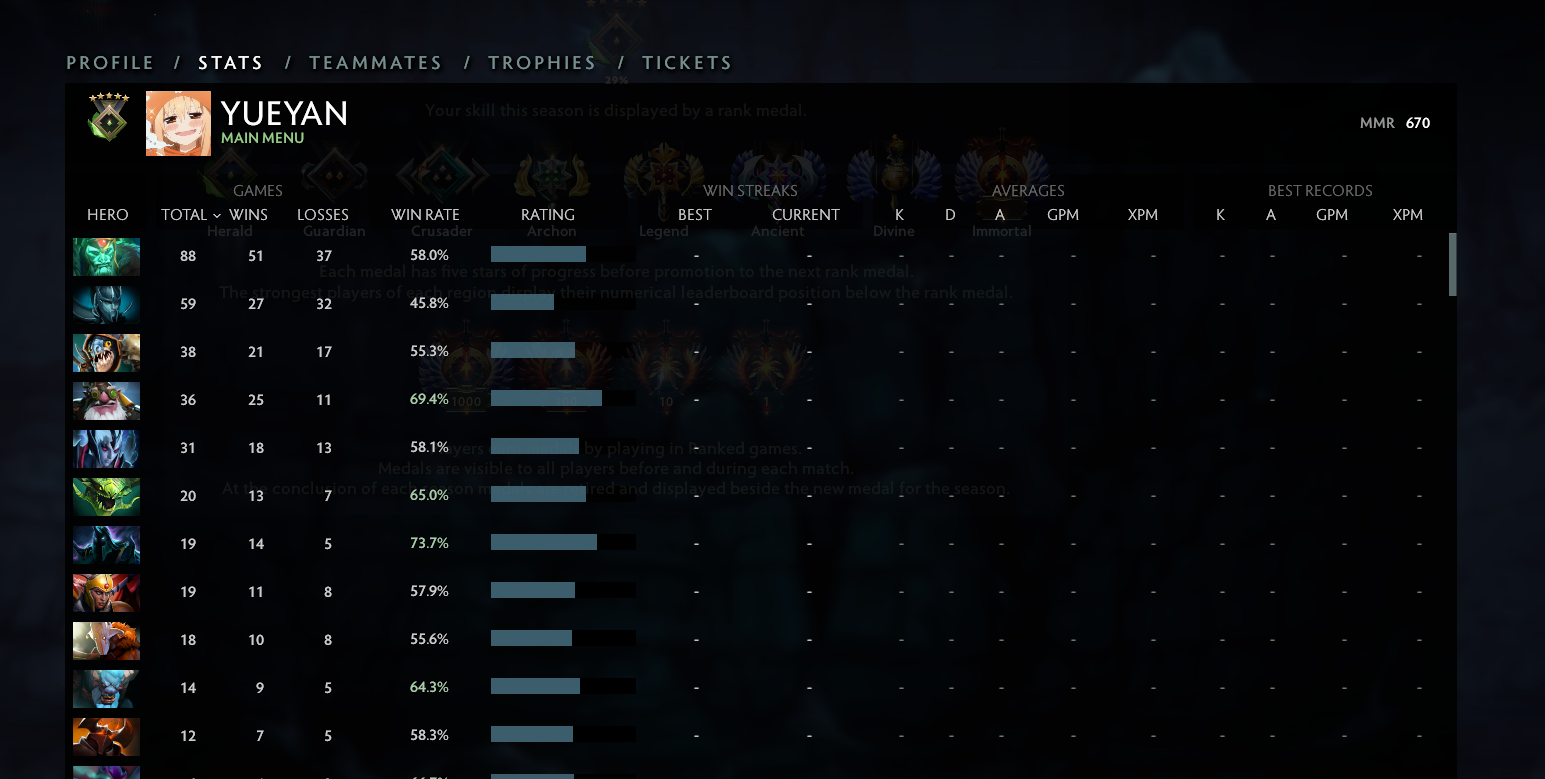Select the Vengeful Spirit portrait
The width and height of the screenshot is (1545, 779).
click(x=106, y=448)
